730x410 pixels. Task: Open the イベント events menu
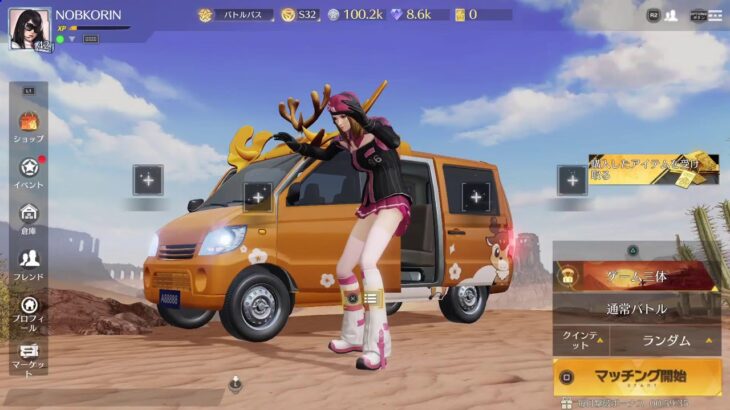point(29,172)
